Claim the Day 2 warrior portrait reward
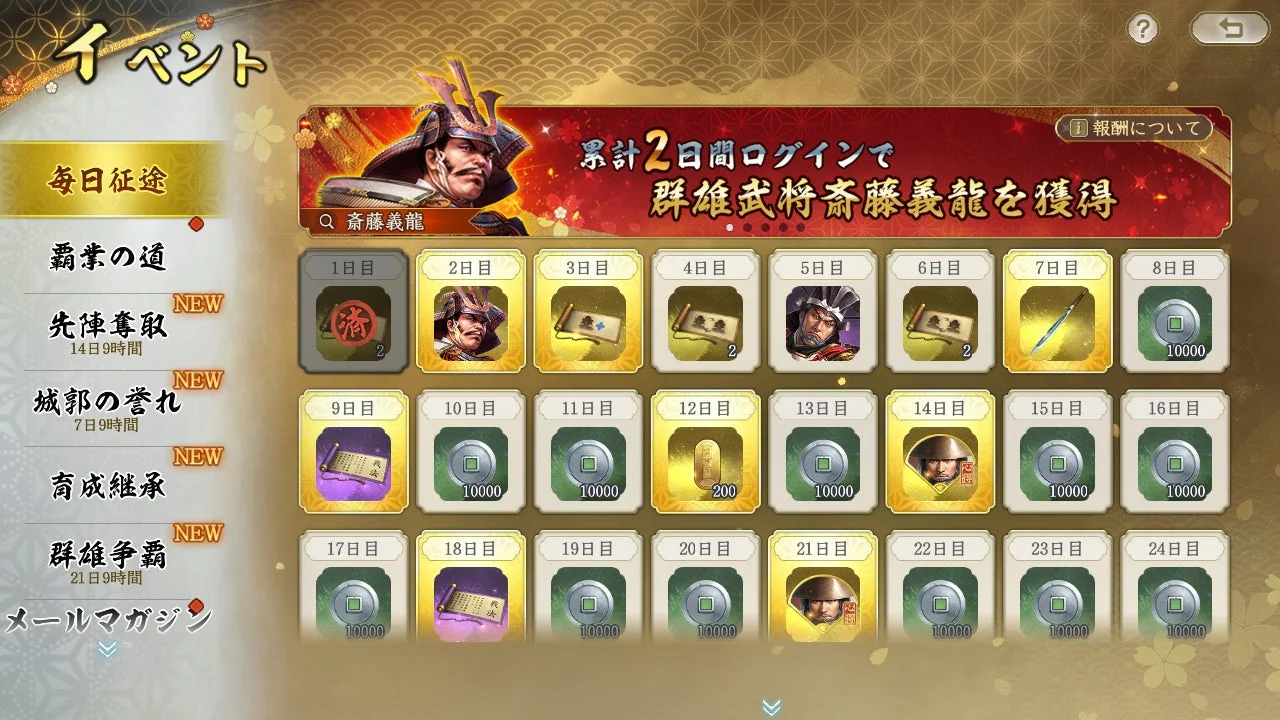The width and height of the screenshot is (1280, 720). pos(471,322)
